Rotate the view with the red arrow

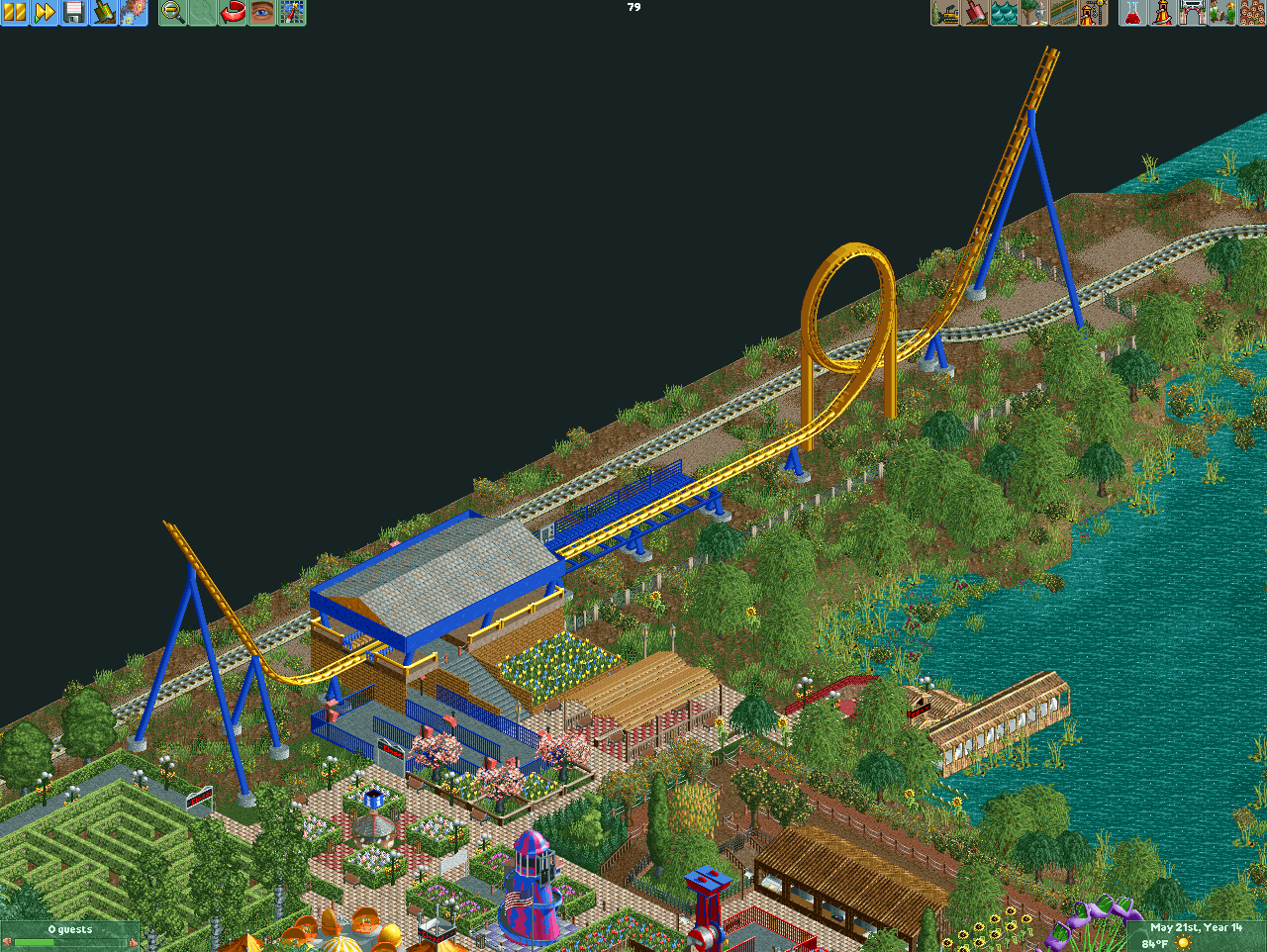[x=232, y=13]
